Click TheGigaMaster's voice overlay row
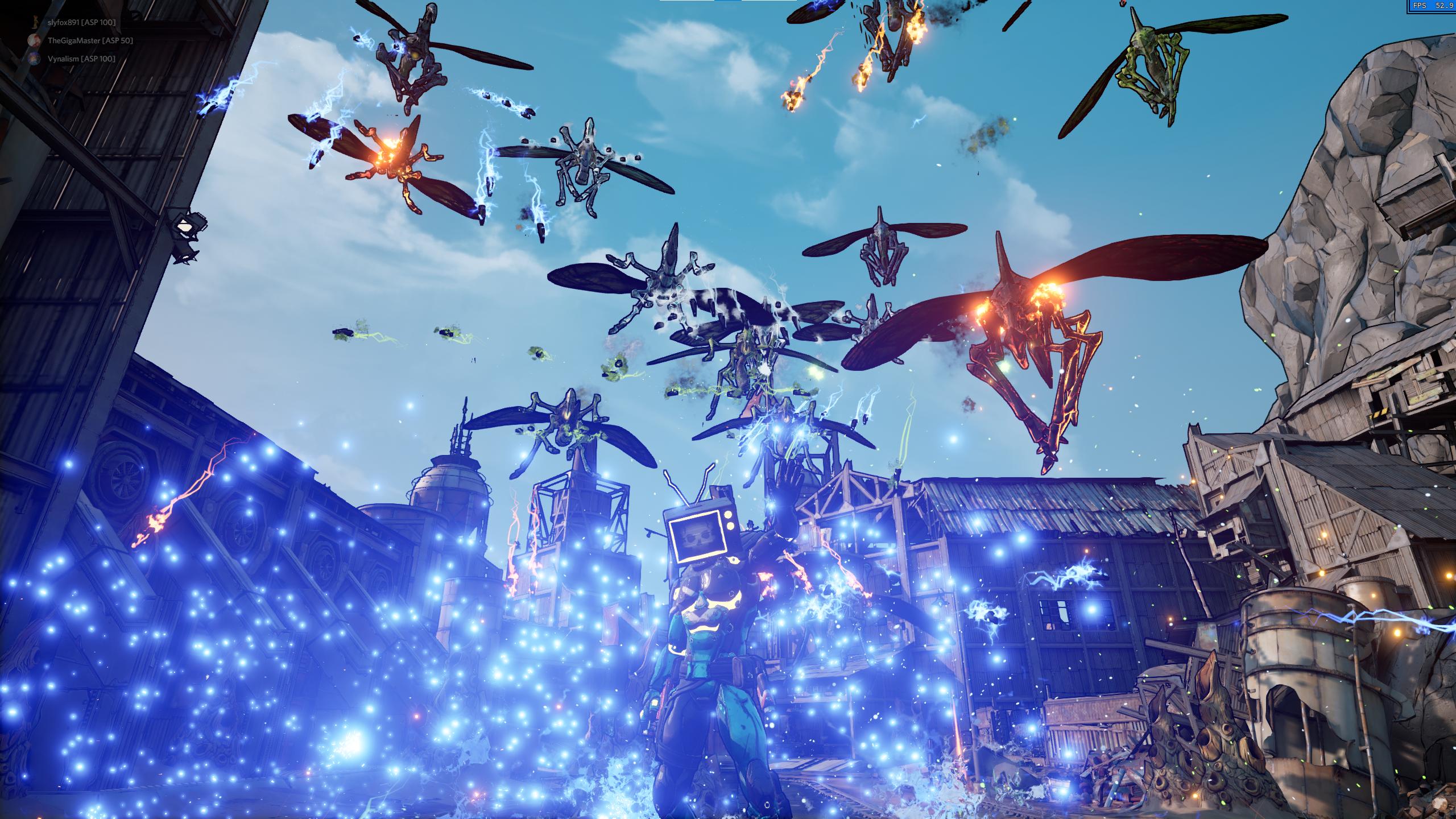1456x819 pixels. (89, 40)
